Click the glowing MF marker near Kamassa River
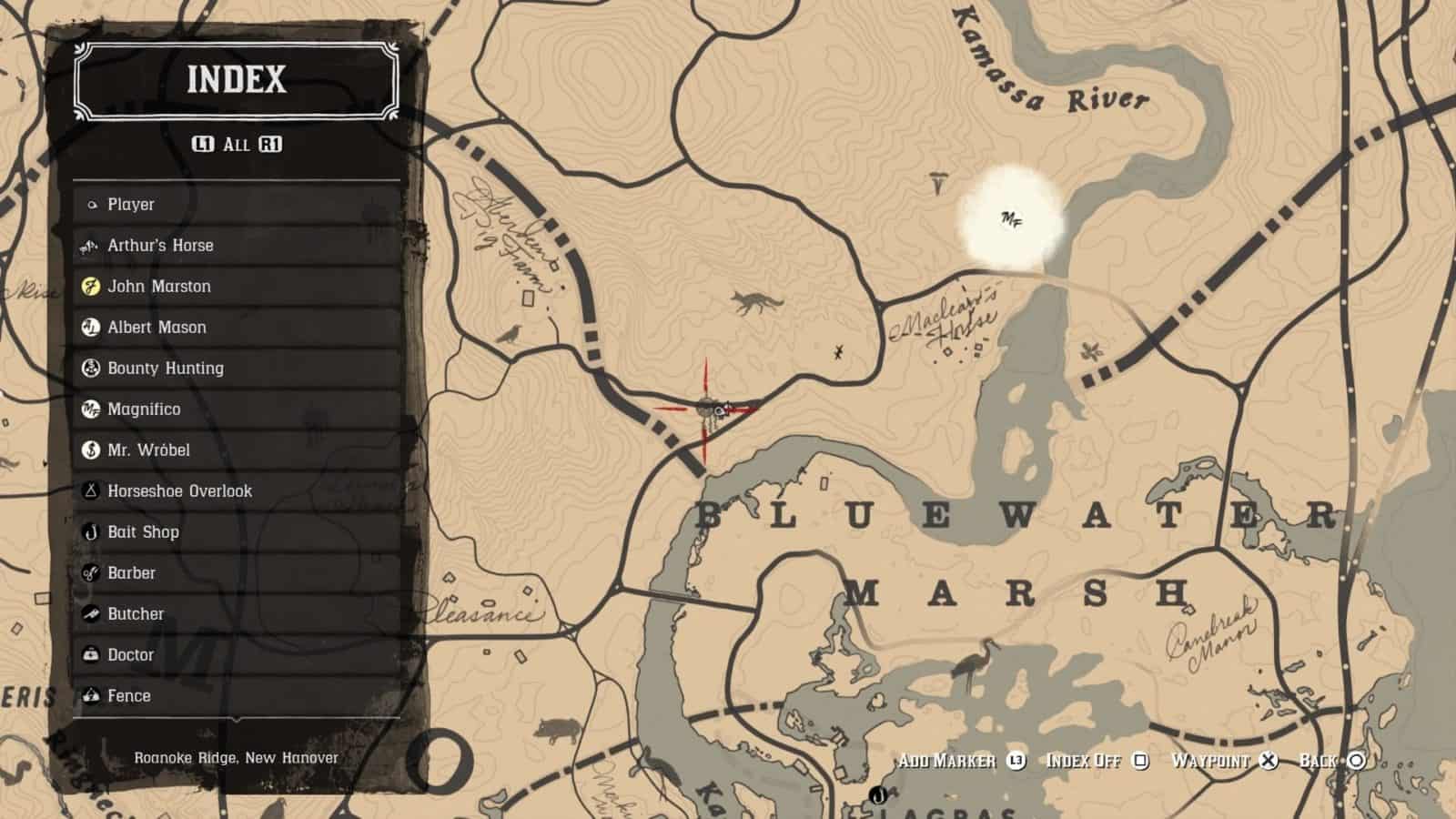The image size is (1456, 819). pyautogui.click(x=1010, y=218)
